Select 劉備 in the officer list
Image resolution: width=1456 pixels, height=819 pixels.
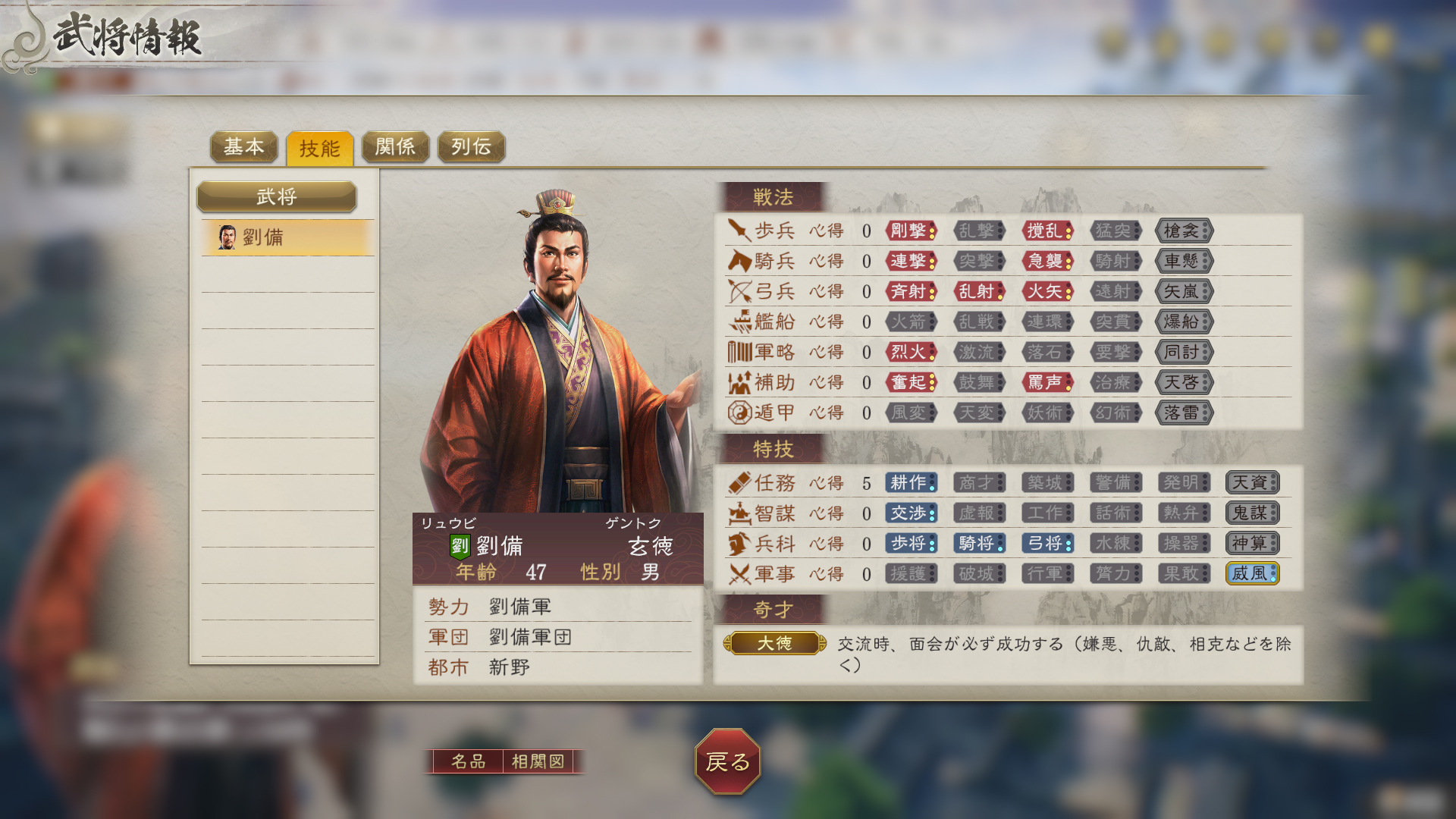tap(287, 236)
